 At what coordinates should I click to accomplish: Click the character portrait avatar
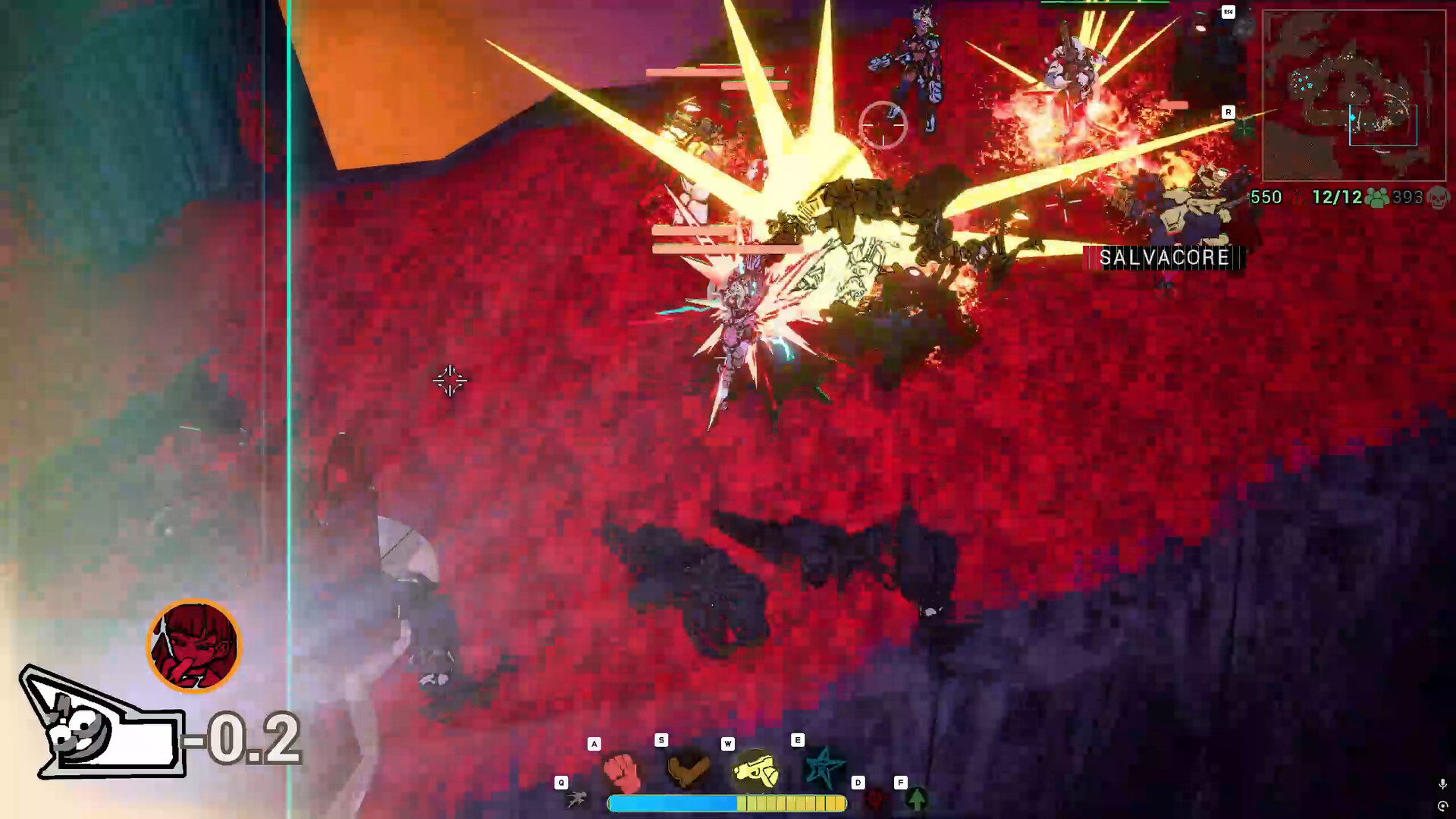(x=193, y=645)
